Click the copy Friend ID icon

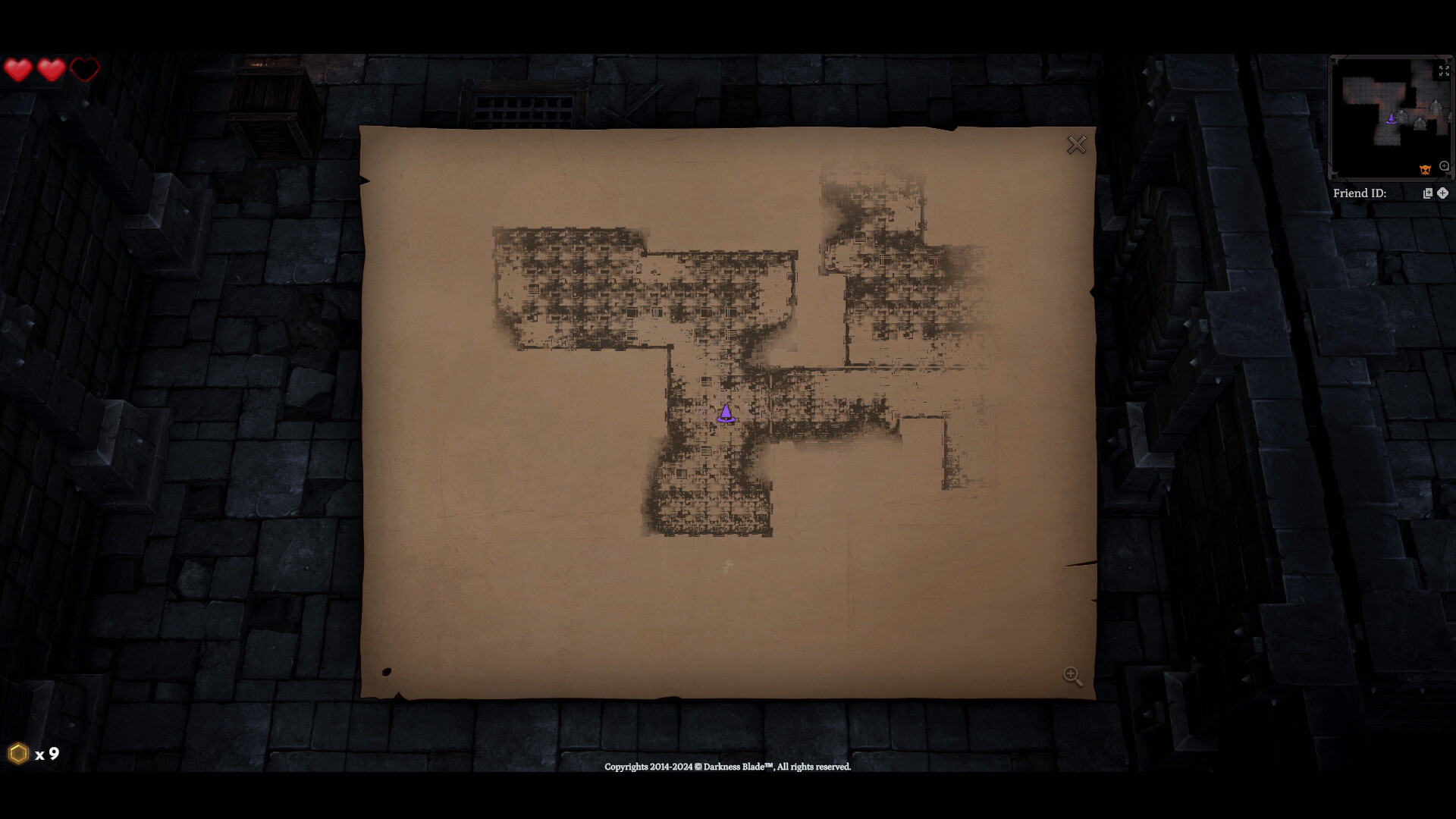click(x=1428, y=193)
